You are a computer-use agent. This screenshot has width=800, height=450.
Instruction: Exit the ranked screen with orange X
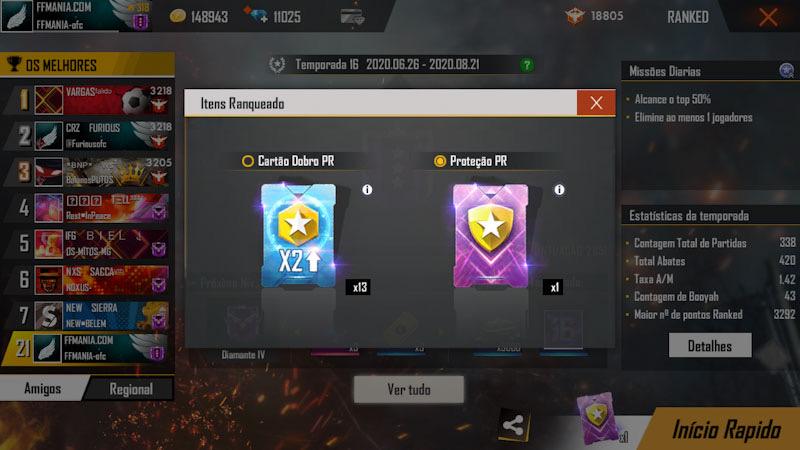[x=768, y=17]
